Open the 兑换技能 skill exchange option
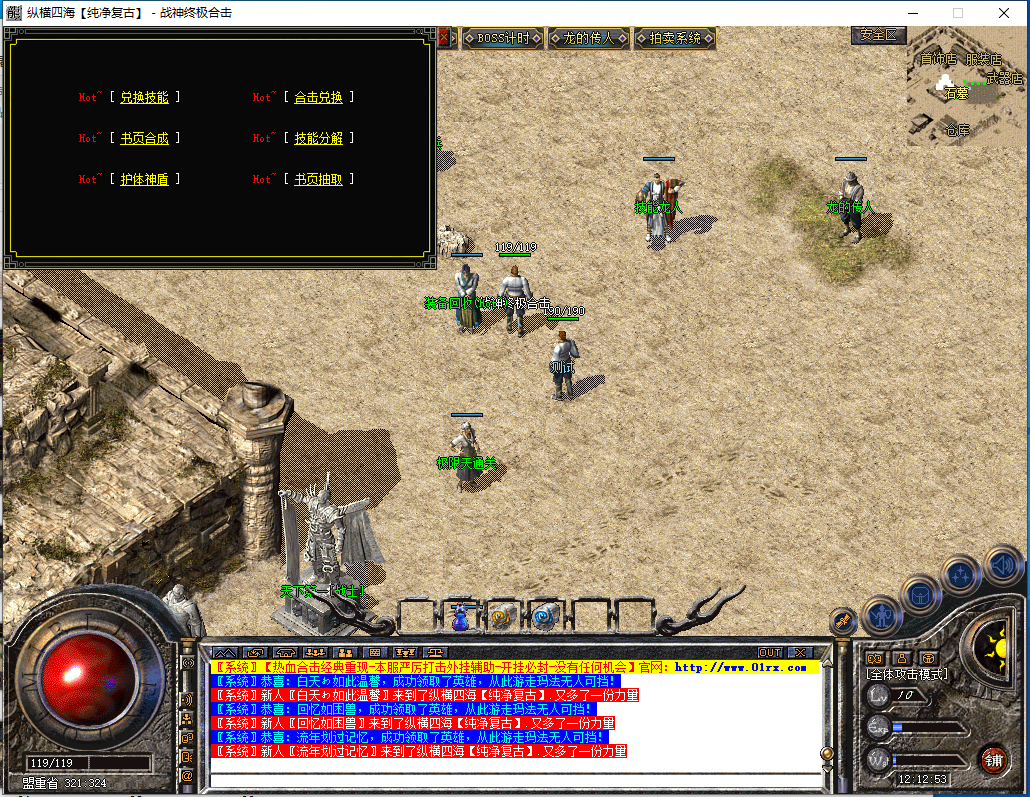 point(145,97)
